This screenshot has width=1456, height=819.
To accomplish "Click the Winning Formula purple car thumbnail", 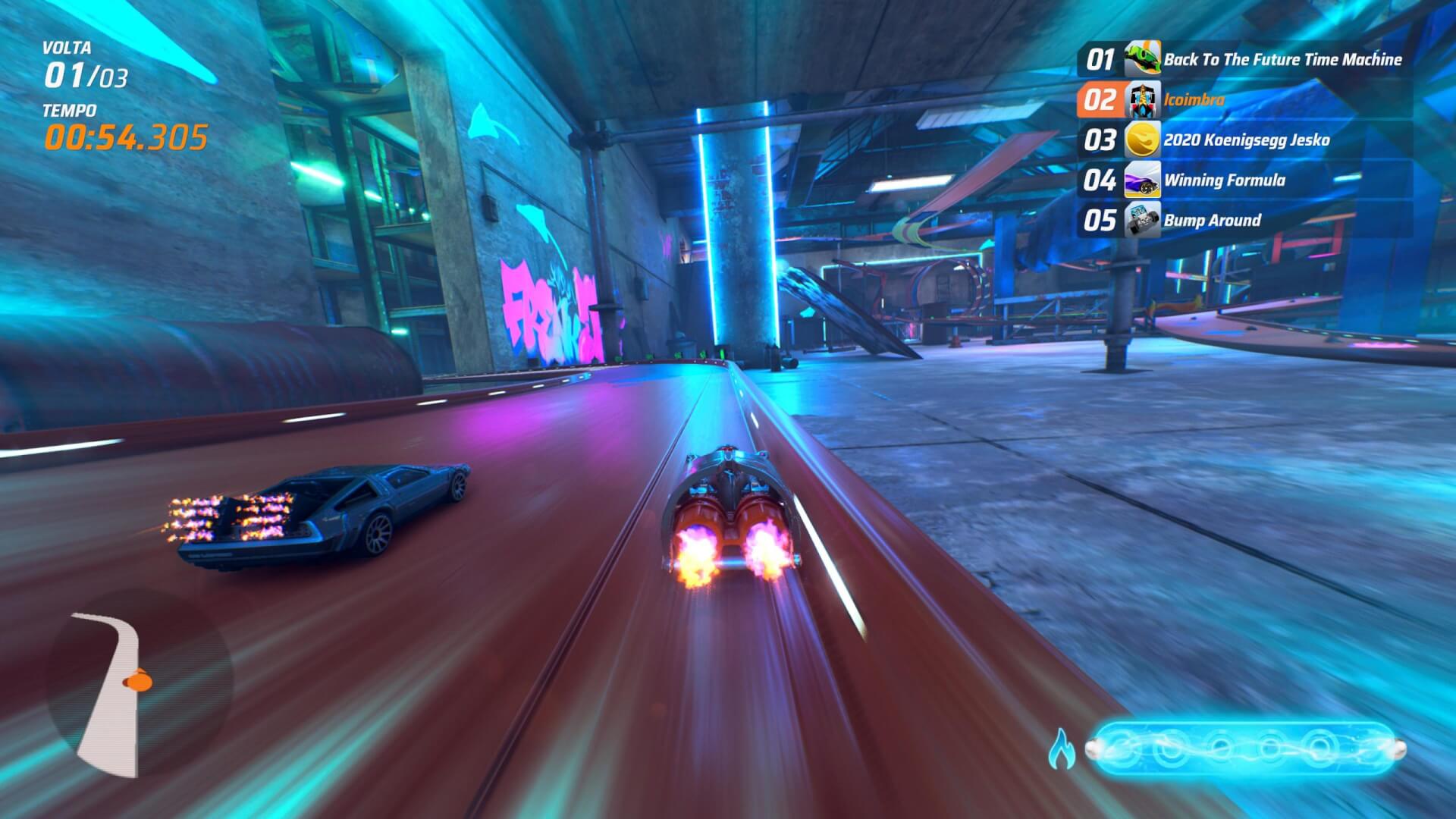I will click(1143, 180).
